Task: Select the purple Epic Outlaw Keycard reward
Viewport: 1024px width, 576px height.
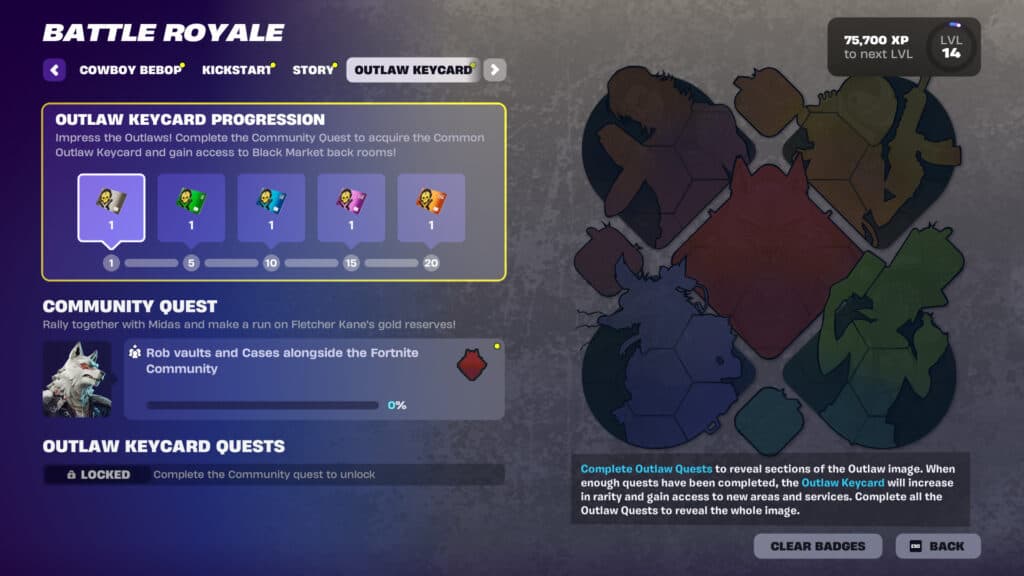Action: (x=351, y=208)
